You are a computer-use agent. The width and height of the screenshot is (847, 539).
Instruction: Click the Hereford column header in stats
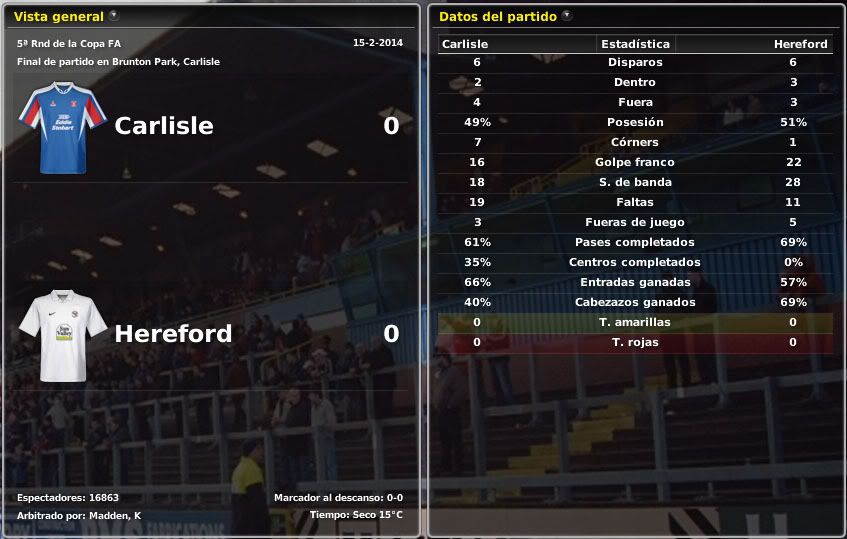click(x=800, y=44)
